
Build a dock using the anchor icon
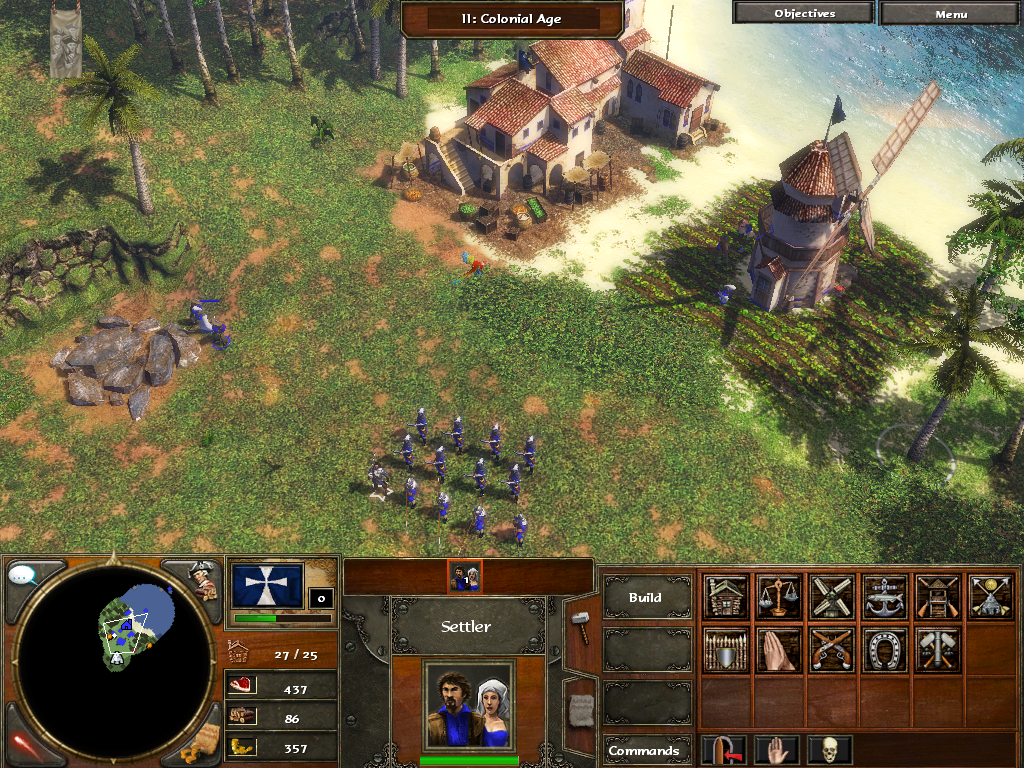(885, 597)
